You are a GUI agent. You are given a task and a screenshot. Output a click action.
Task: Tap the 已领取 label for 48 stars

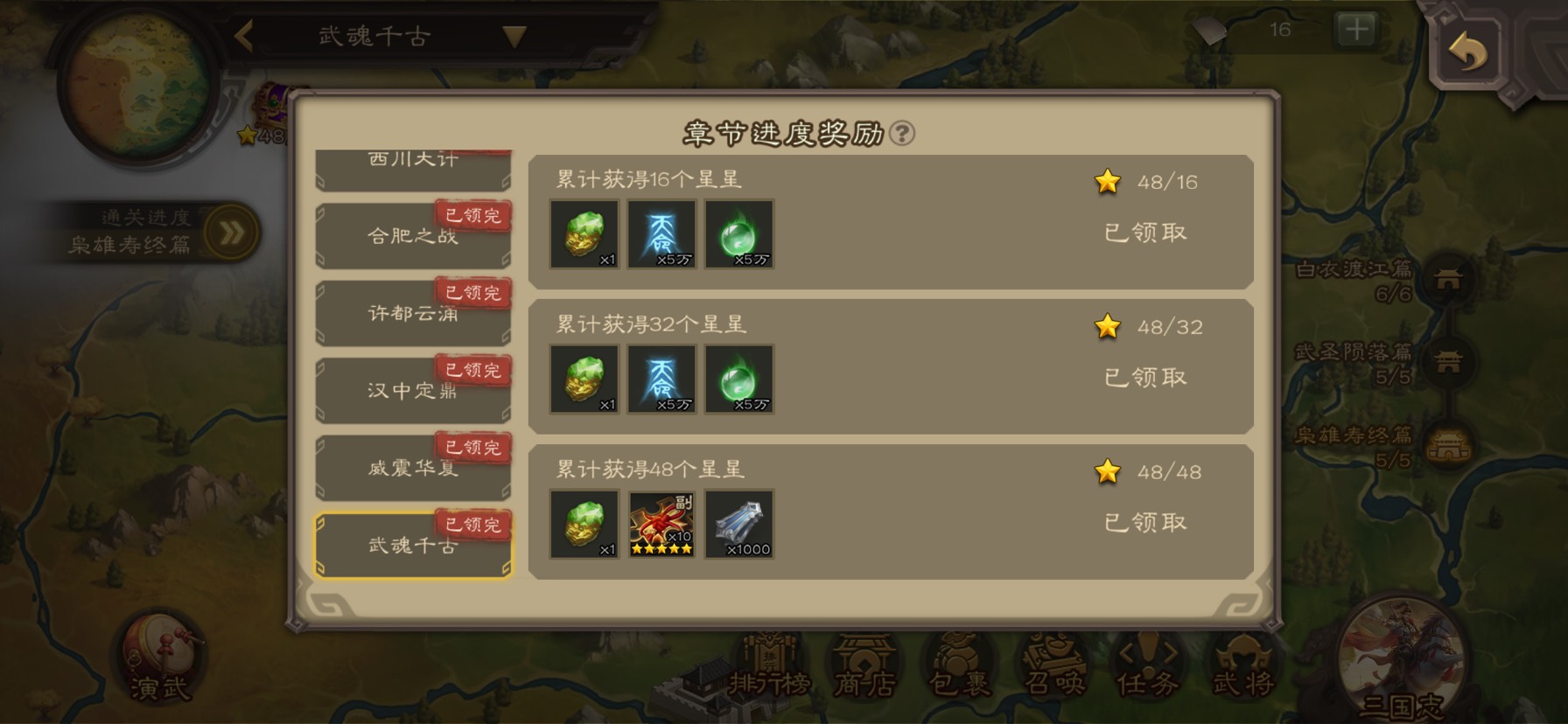[1144, 523]
